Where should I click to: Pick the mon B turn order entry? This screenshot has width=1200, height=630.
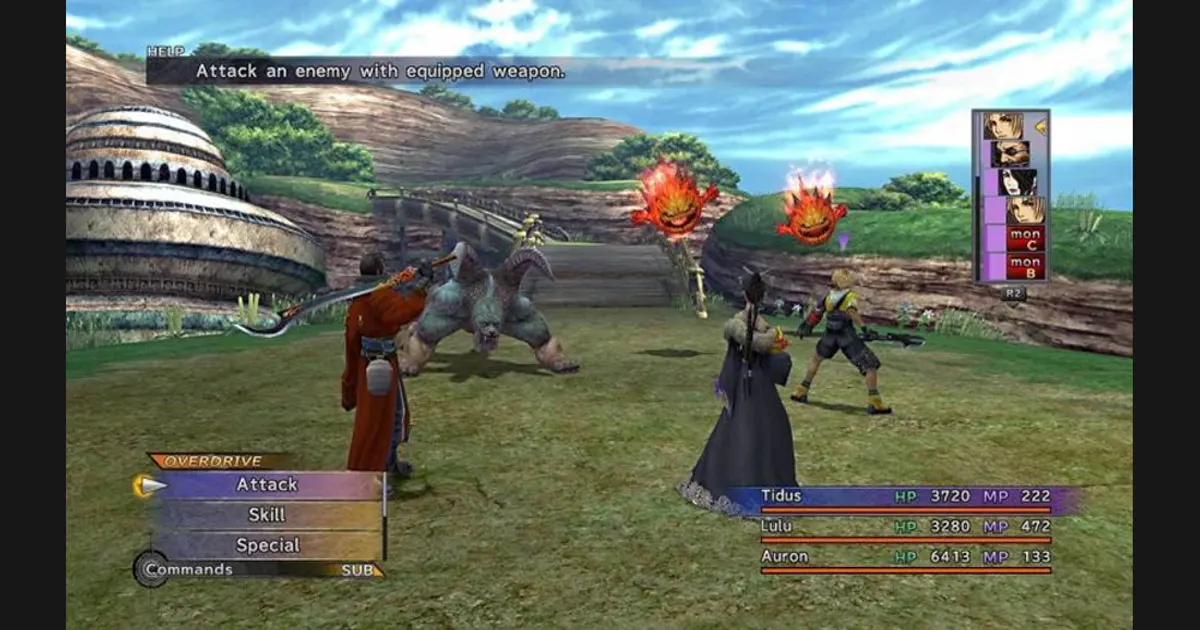pos(1024,266)
